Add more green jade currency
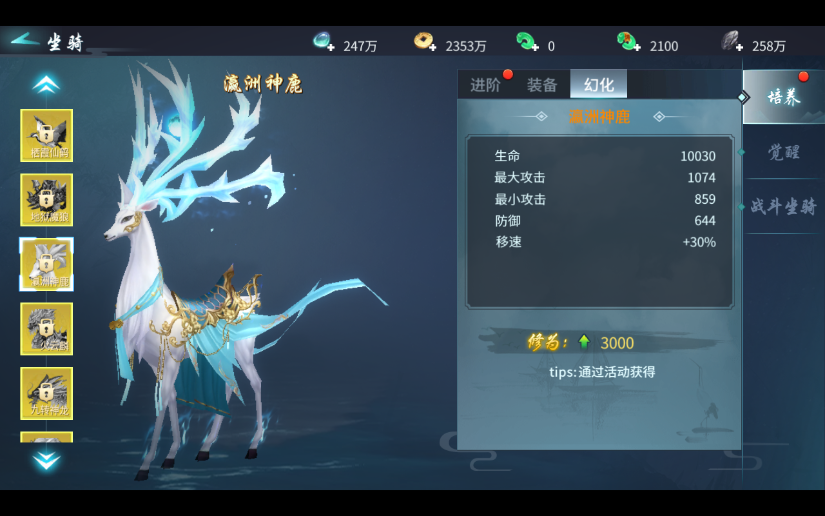825x516 pixels. pos(527,41)
